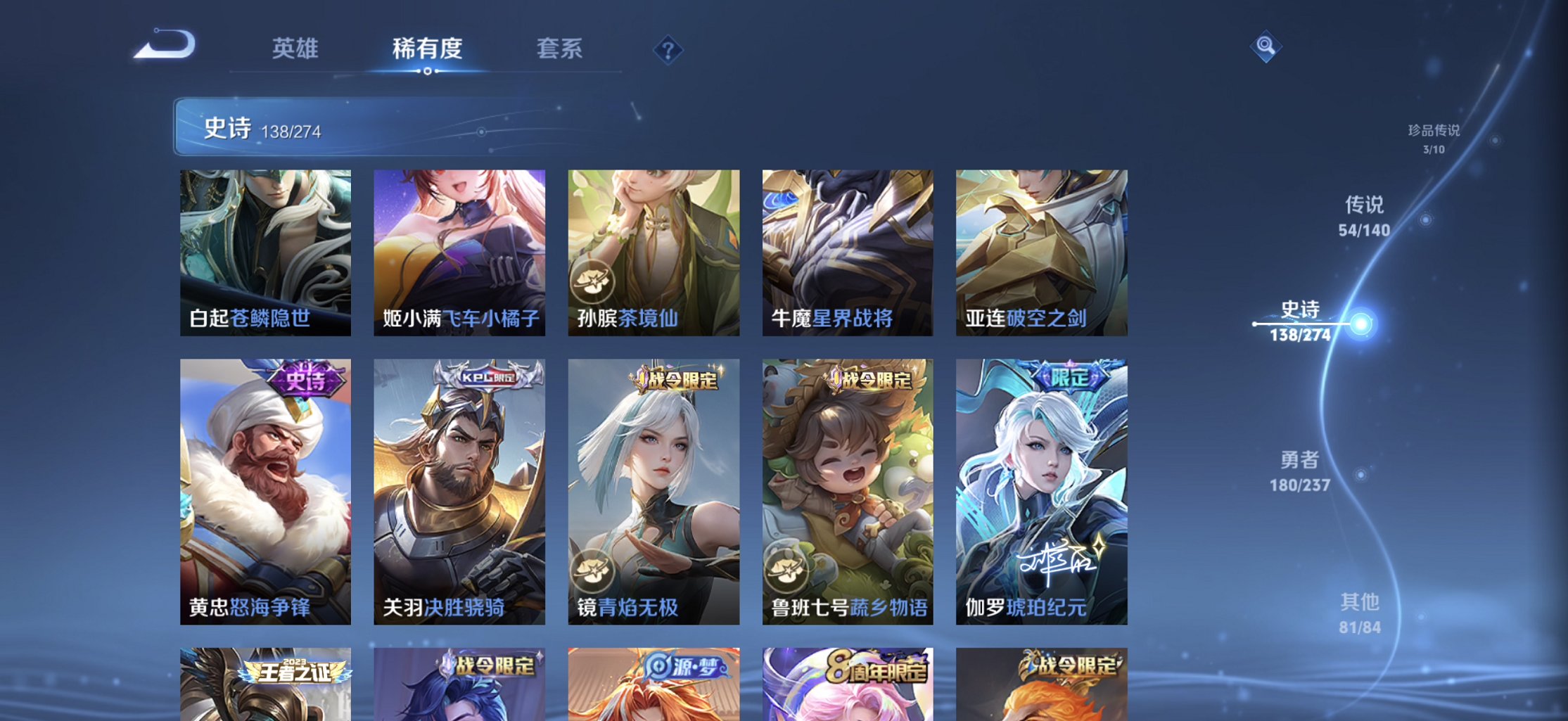Click the 史诗 badge on 黄忠's skin
1568x721 pixels.
[307, 377]
